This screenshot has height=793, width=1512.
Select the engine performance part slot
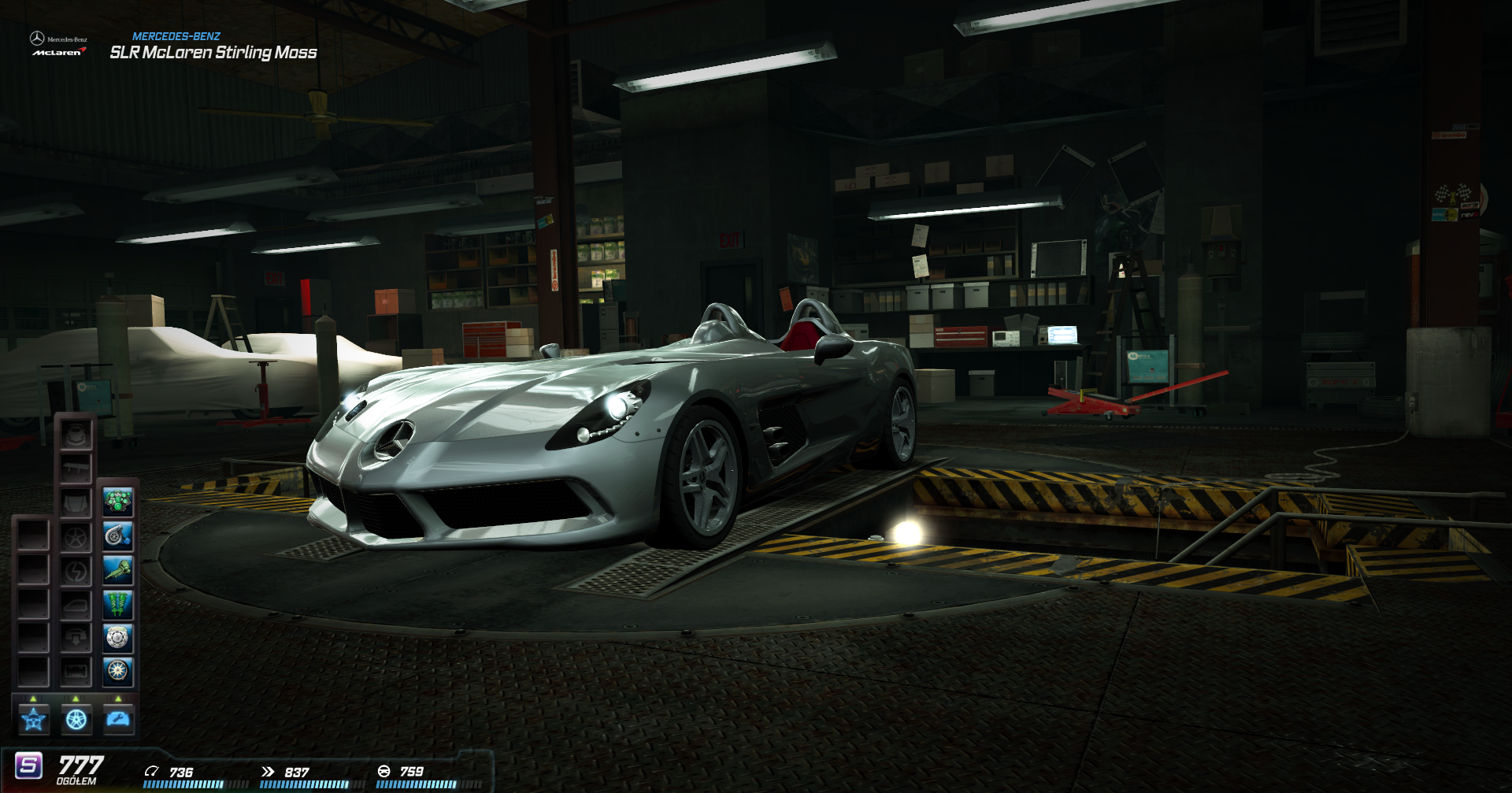point(118,502)
